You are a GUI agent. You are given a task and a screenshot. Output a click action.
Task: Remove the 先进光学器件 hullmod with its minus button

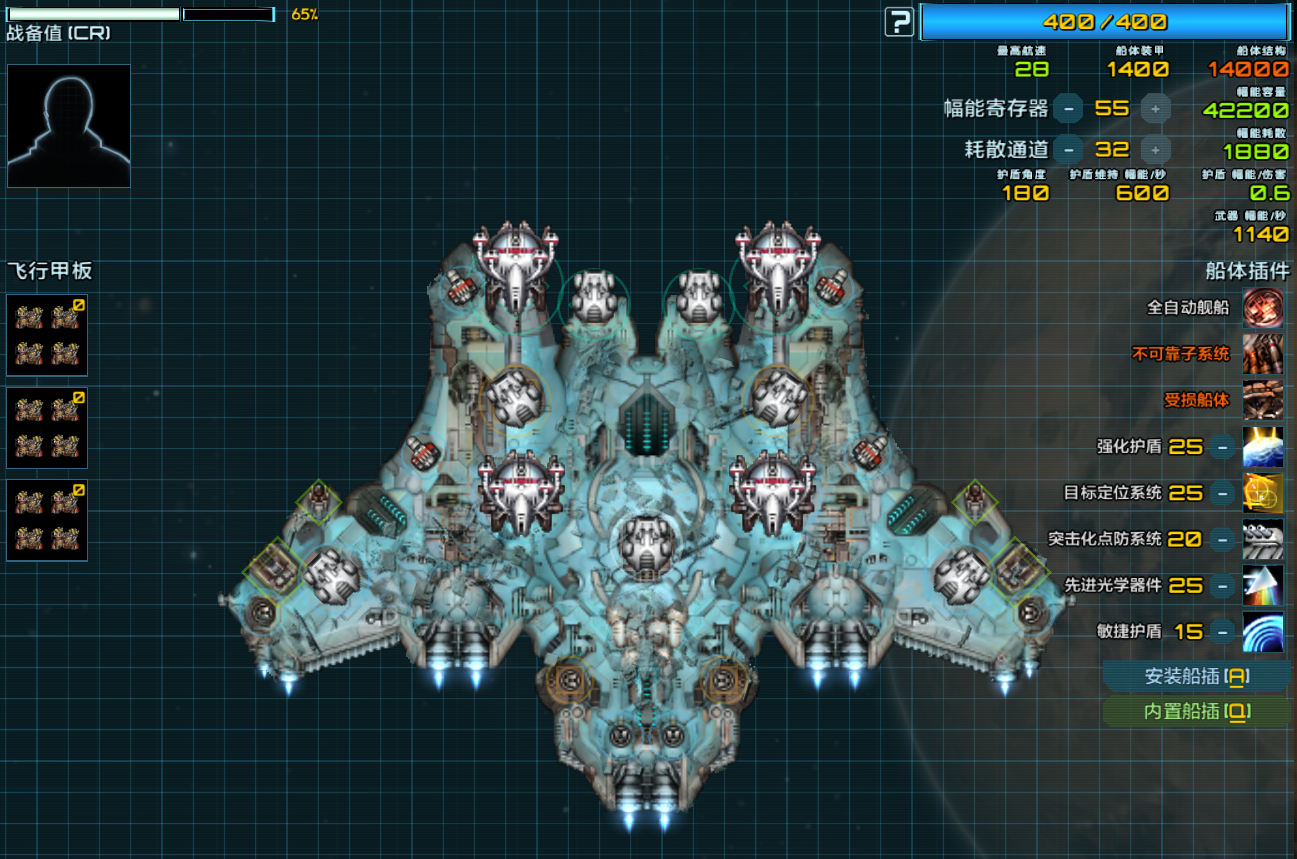pyautogui.click(x=1222, y=585)
